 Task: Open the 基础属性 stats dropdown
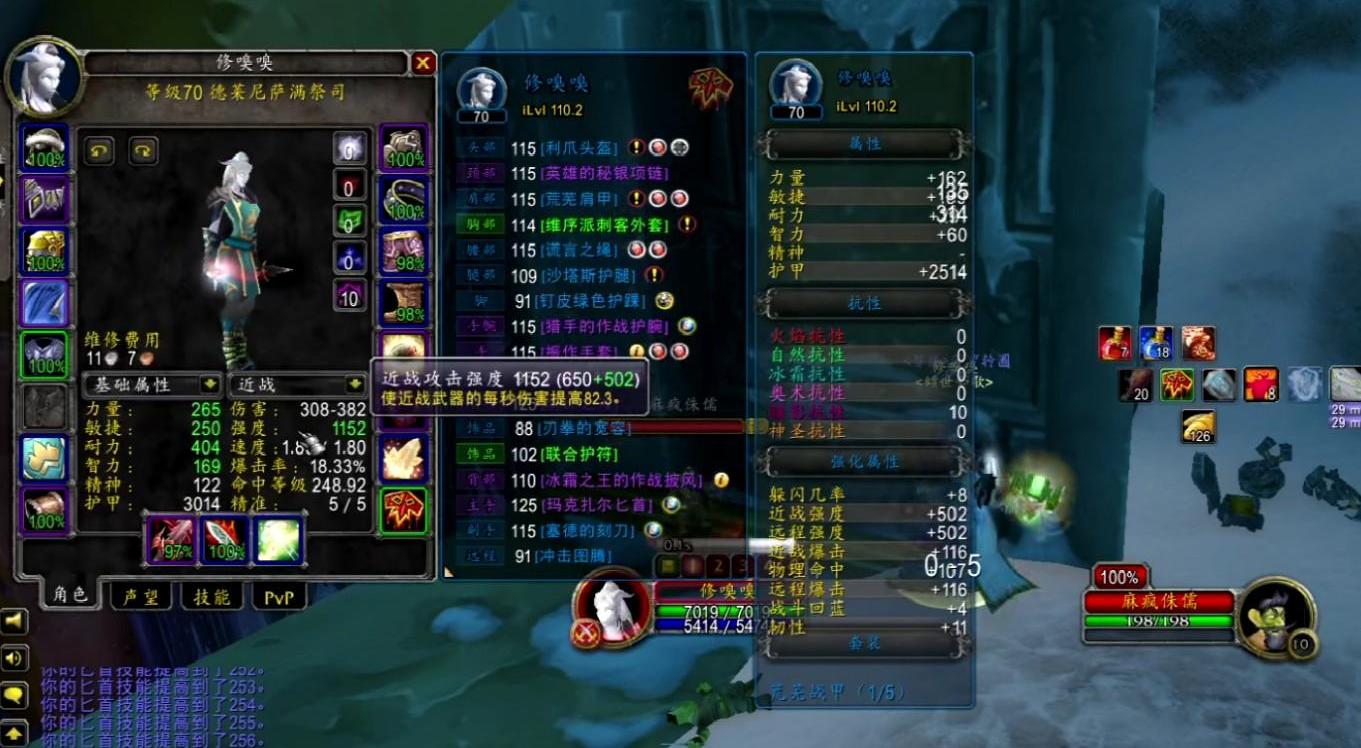pyautogui.click(x=152, y=384)
